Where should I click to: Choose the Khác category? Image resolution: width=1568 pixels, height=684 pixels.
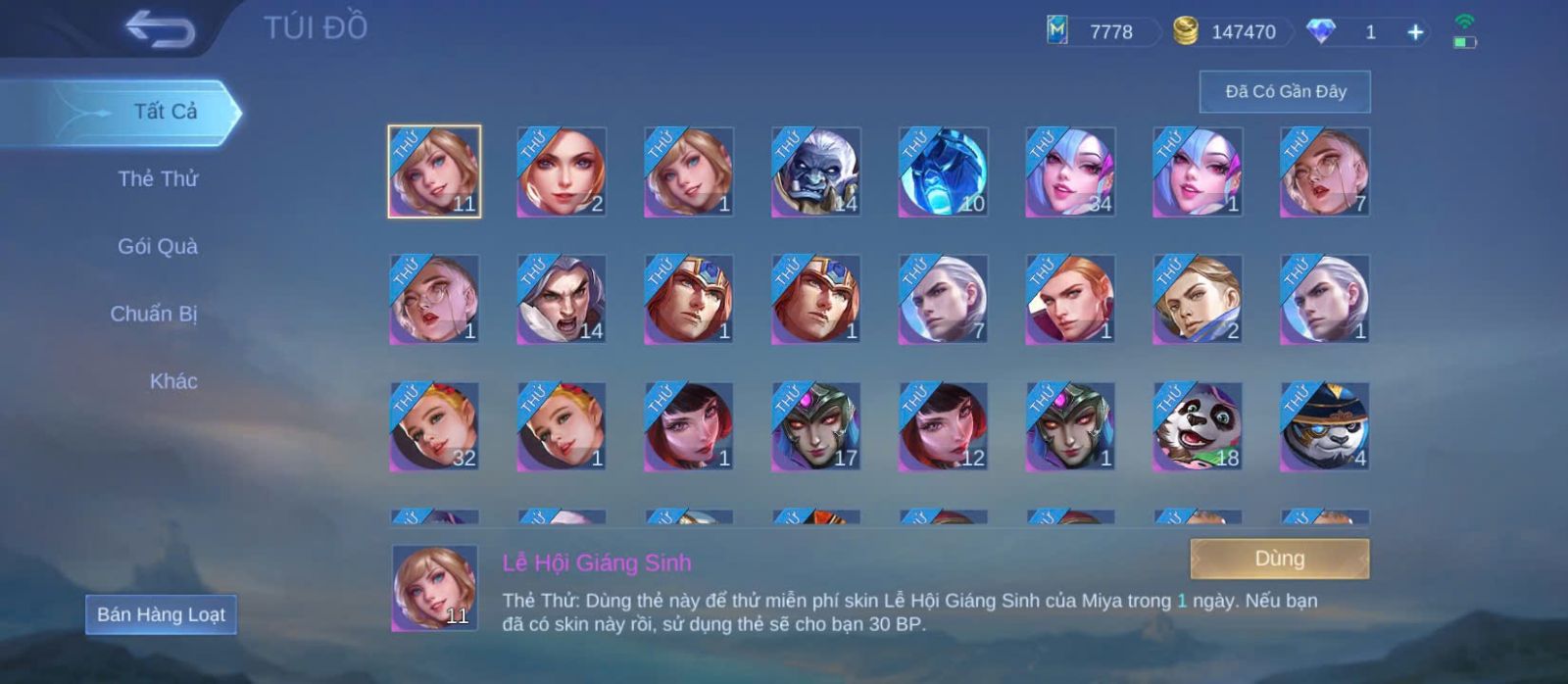click(x=173, y=381)
